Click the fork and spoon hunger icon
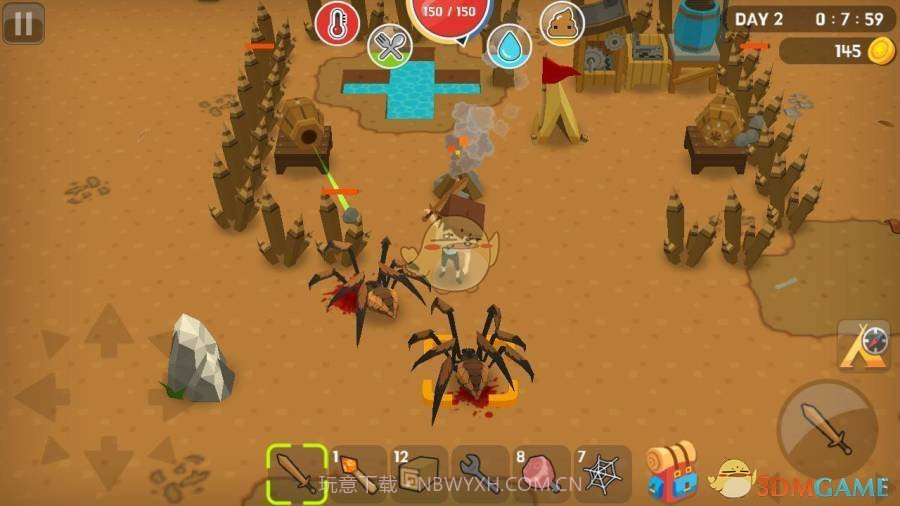 click(x=390, y=46)
